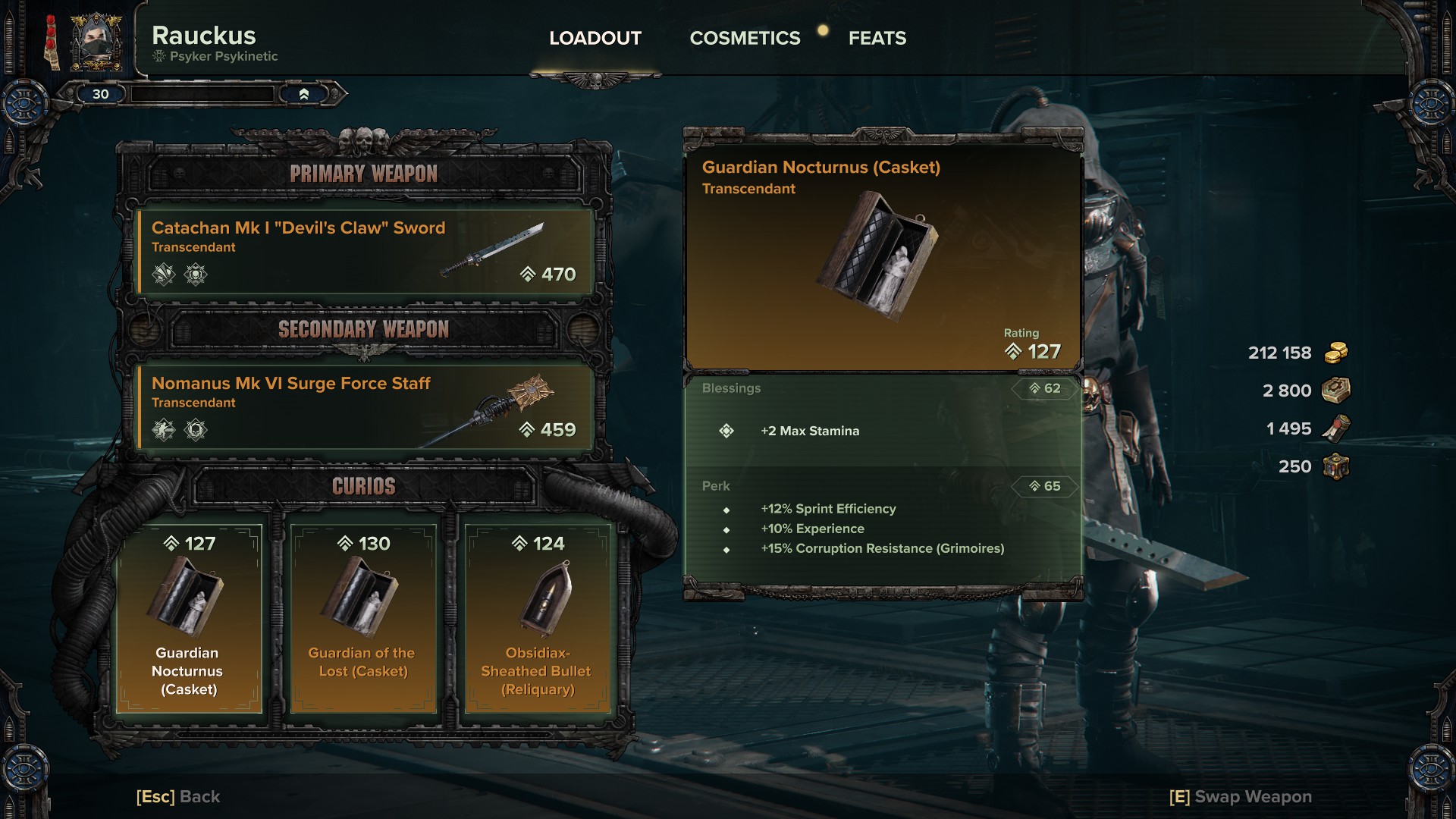This screenshot has height=819, width=1456.
Task: Choose the Guardian of the Lost curio
Action: 363,618
